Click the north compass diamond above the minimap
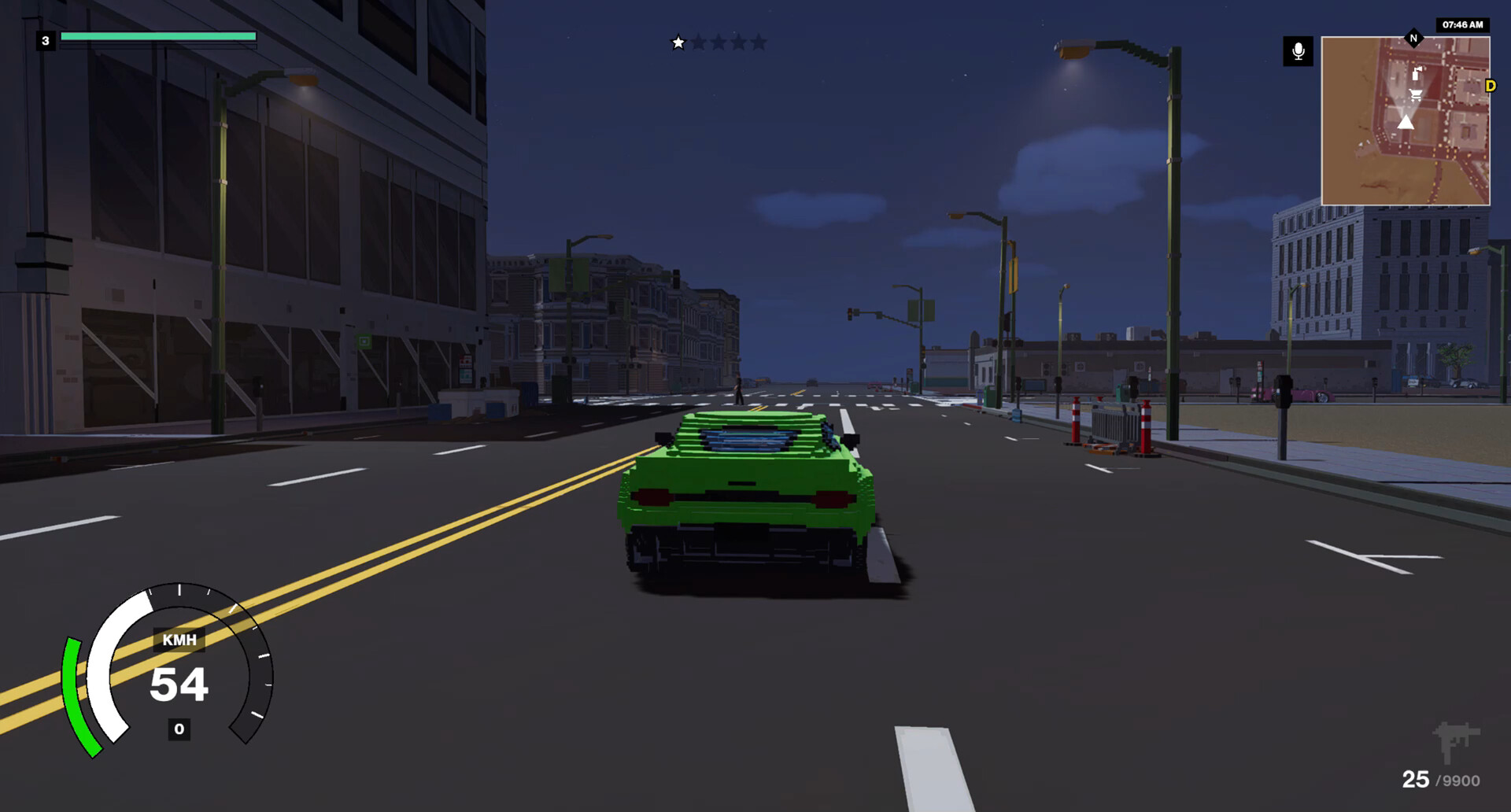 point(1413,36)
